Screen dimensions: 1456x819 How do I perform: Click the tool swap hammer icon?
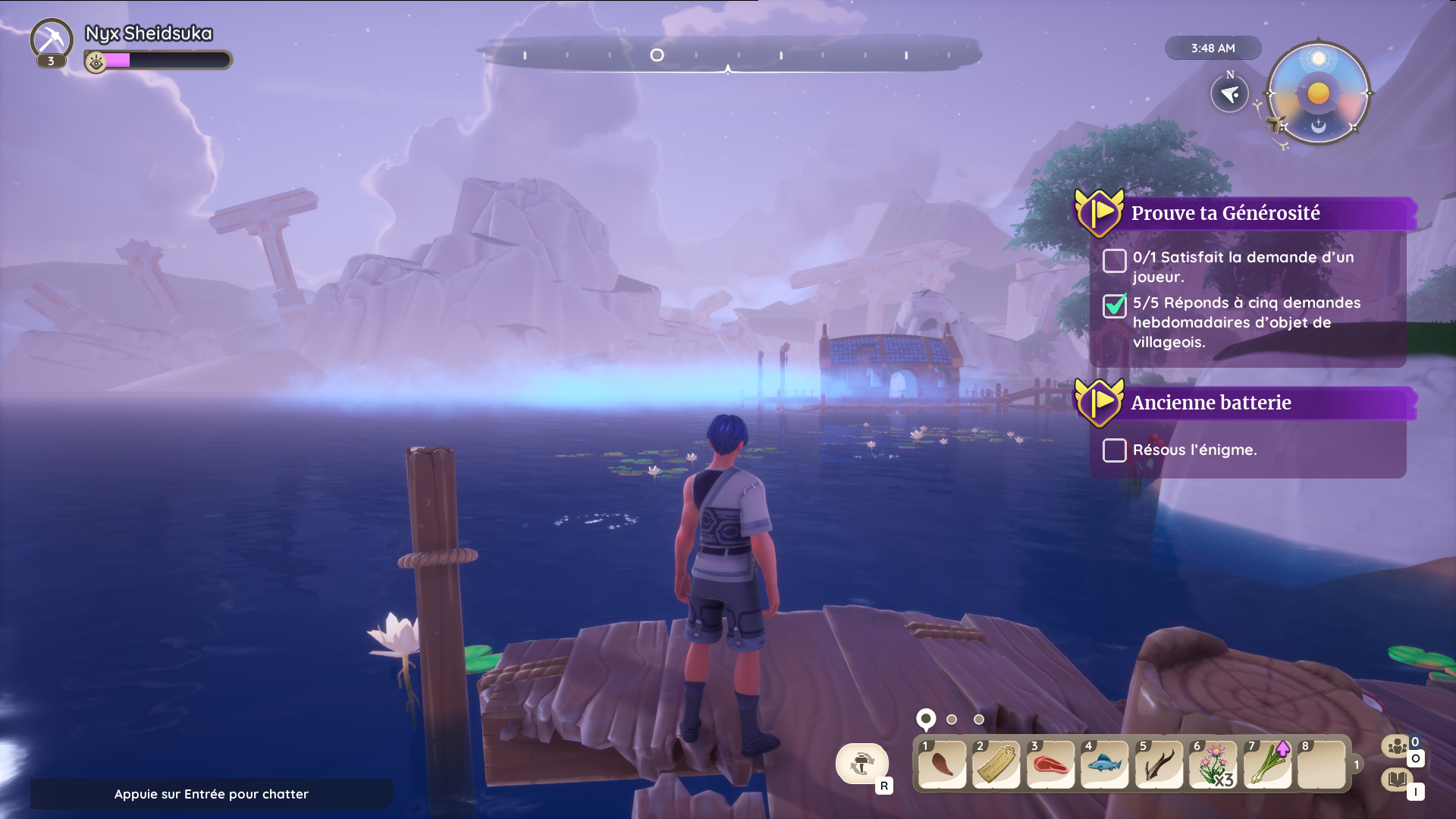pos(861,763)
